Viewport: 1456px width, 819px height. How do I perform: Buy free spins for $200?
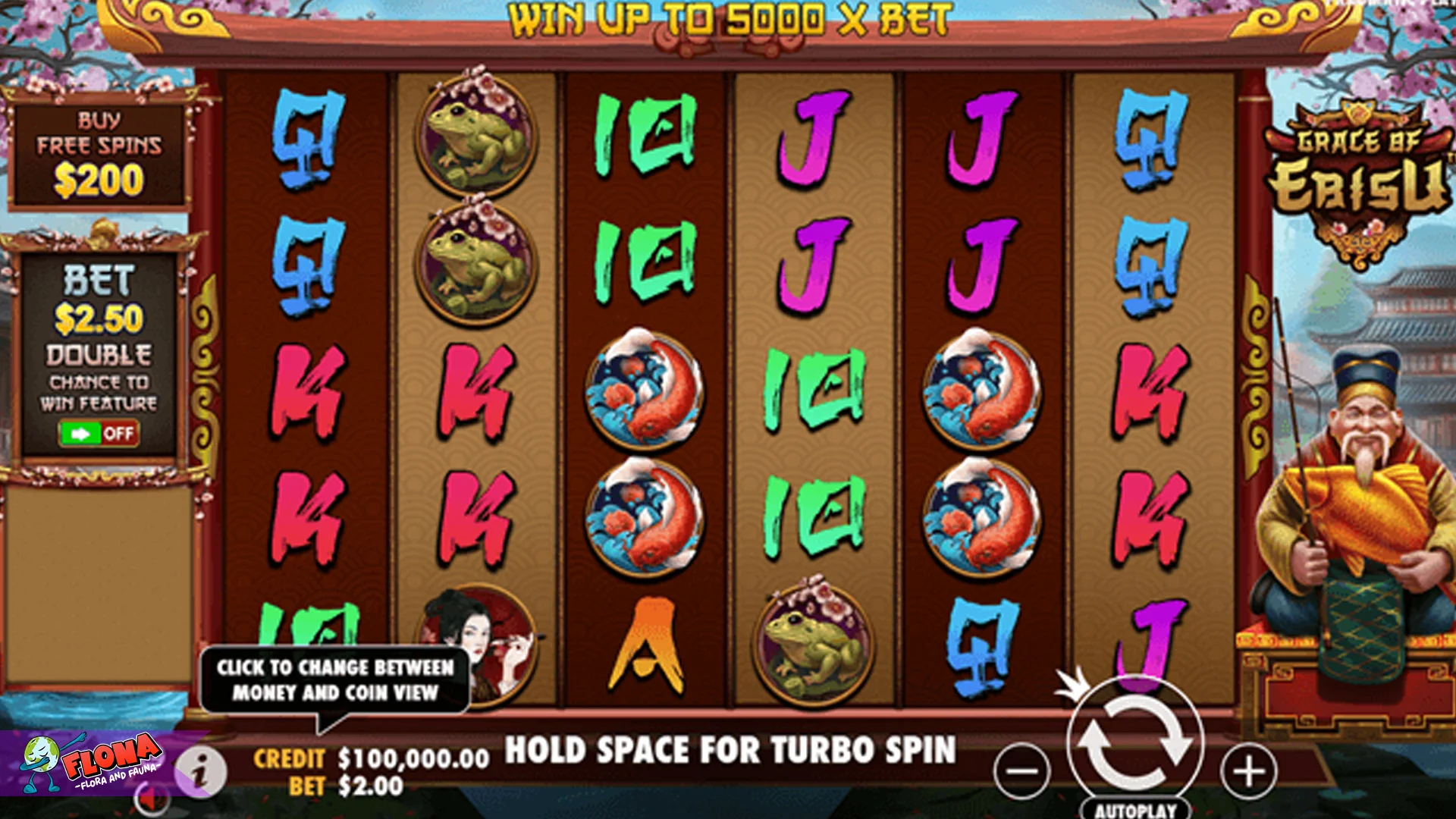[x=99, y=155]
